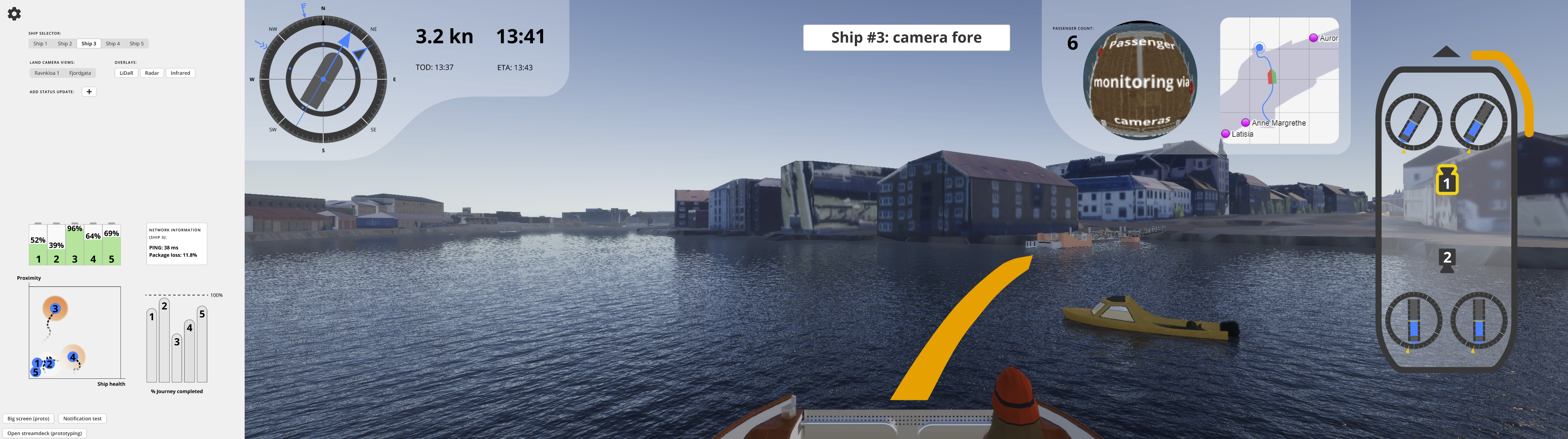Select Ship 1 in ship selector
The height and width of the screenshot is (439, 1568).
(x=40, y=44)
